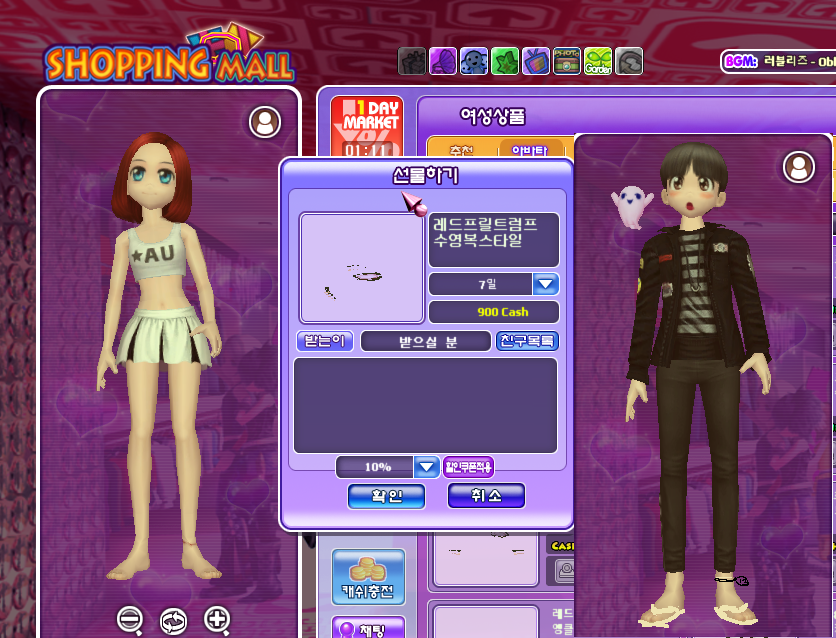836x638 pixels.
Task: Open the cash charge (캐쉬충전) button
Action: (x=368, y=577)
